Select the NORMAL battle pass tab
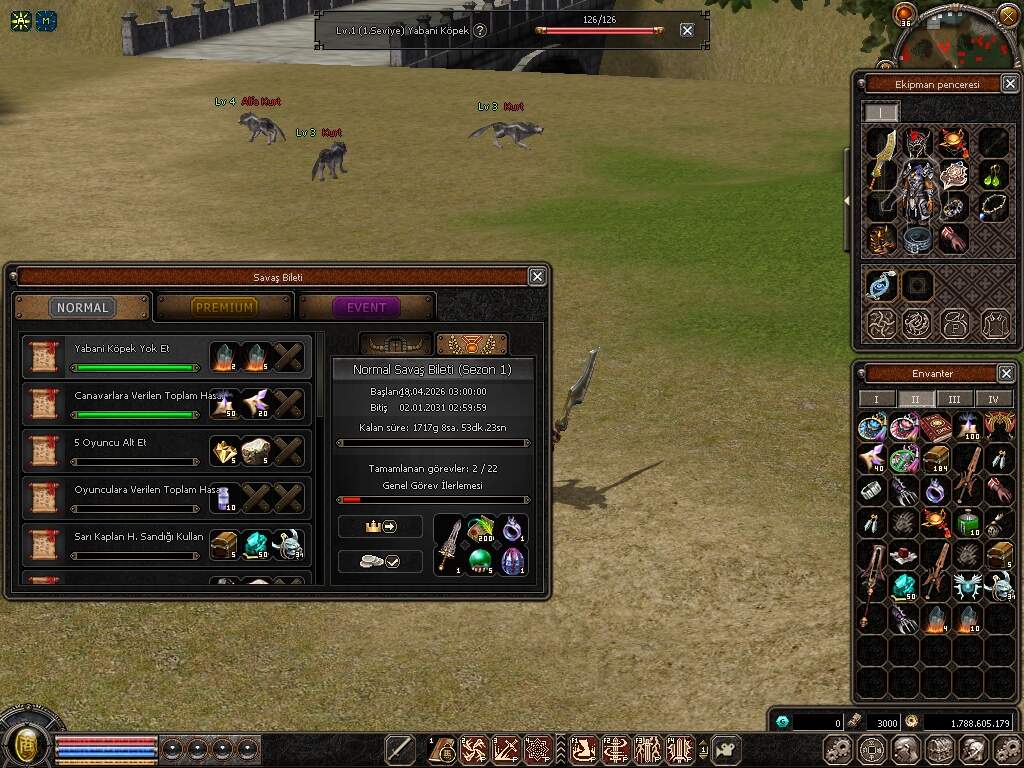 (x=82, y=307)
